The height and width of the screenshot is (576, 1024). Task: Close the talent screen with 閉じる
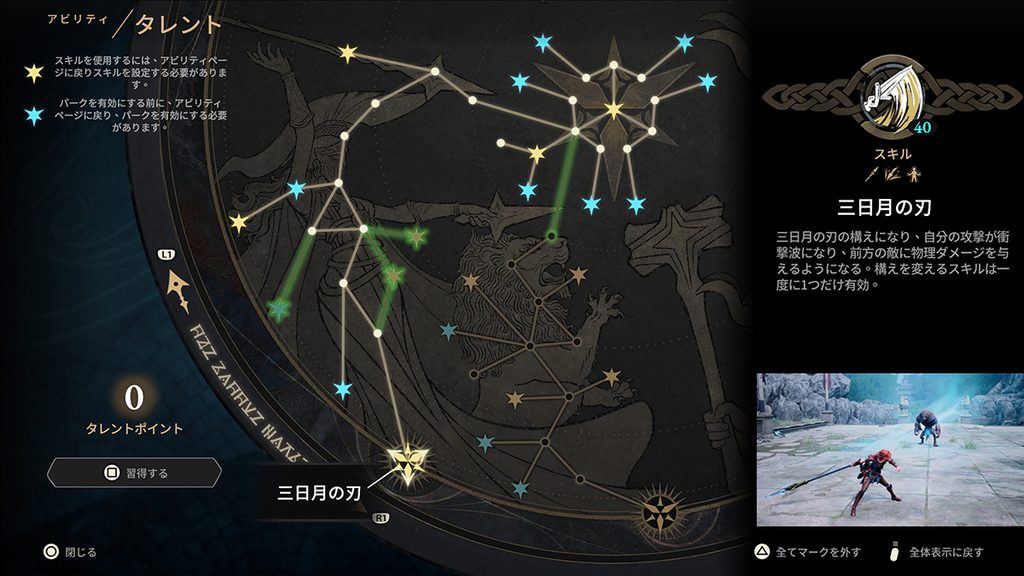tap(70, 551)
